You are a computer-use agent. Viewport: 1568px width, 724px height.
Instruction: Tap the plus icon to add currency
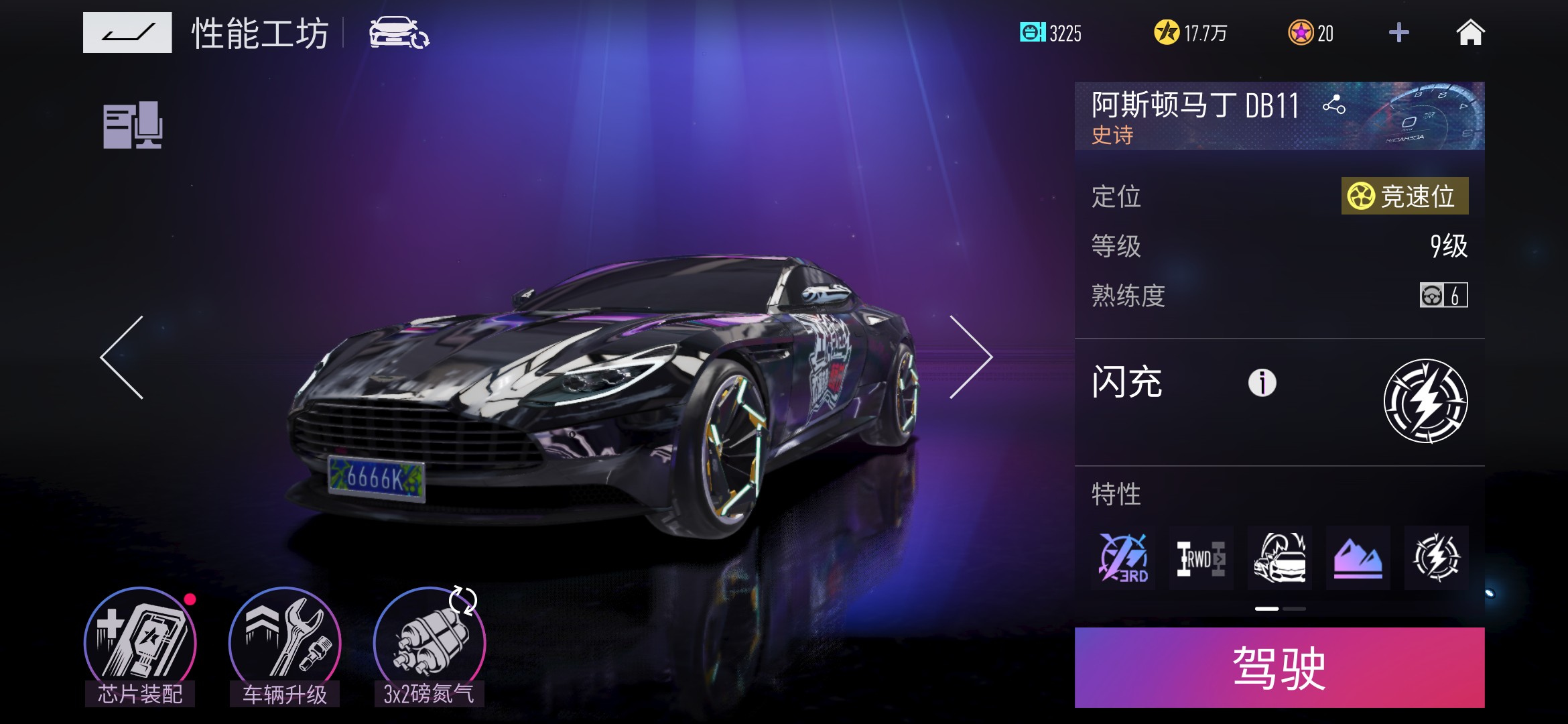click(1398, 32)
